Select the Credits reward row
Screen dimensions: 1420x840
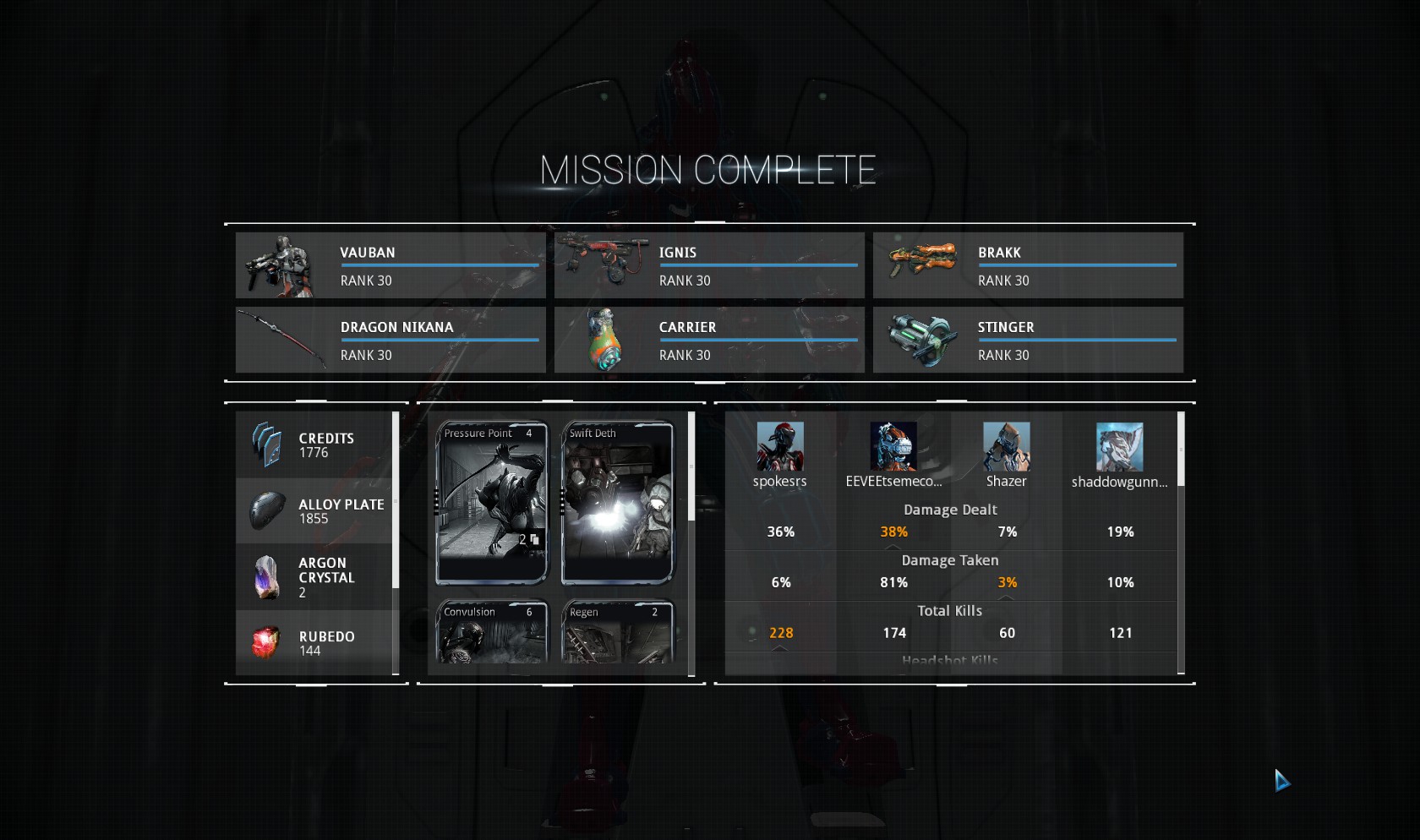[314, 445]
